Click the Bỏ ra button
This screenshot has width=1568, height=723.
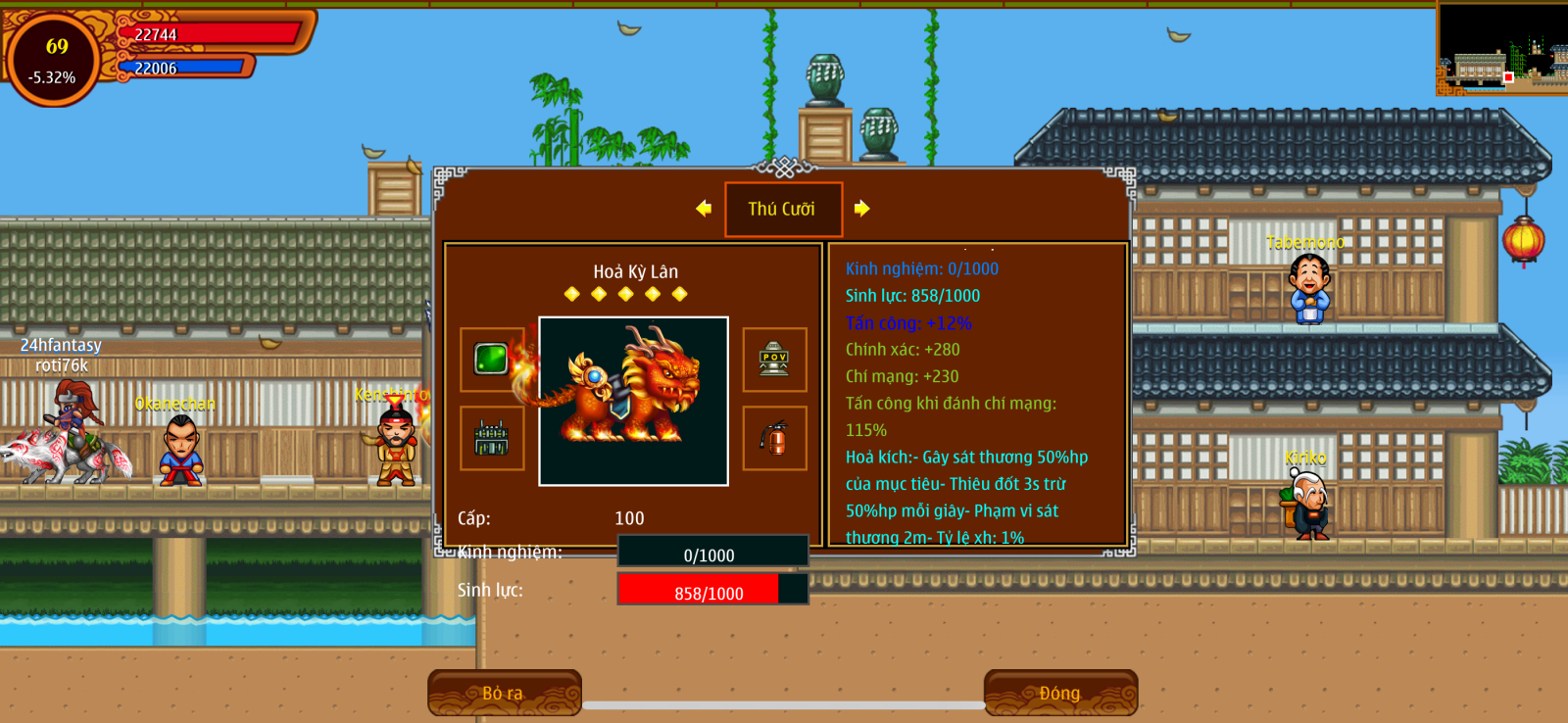[x=504, y=693]
